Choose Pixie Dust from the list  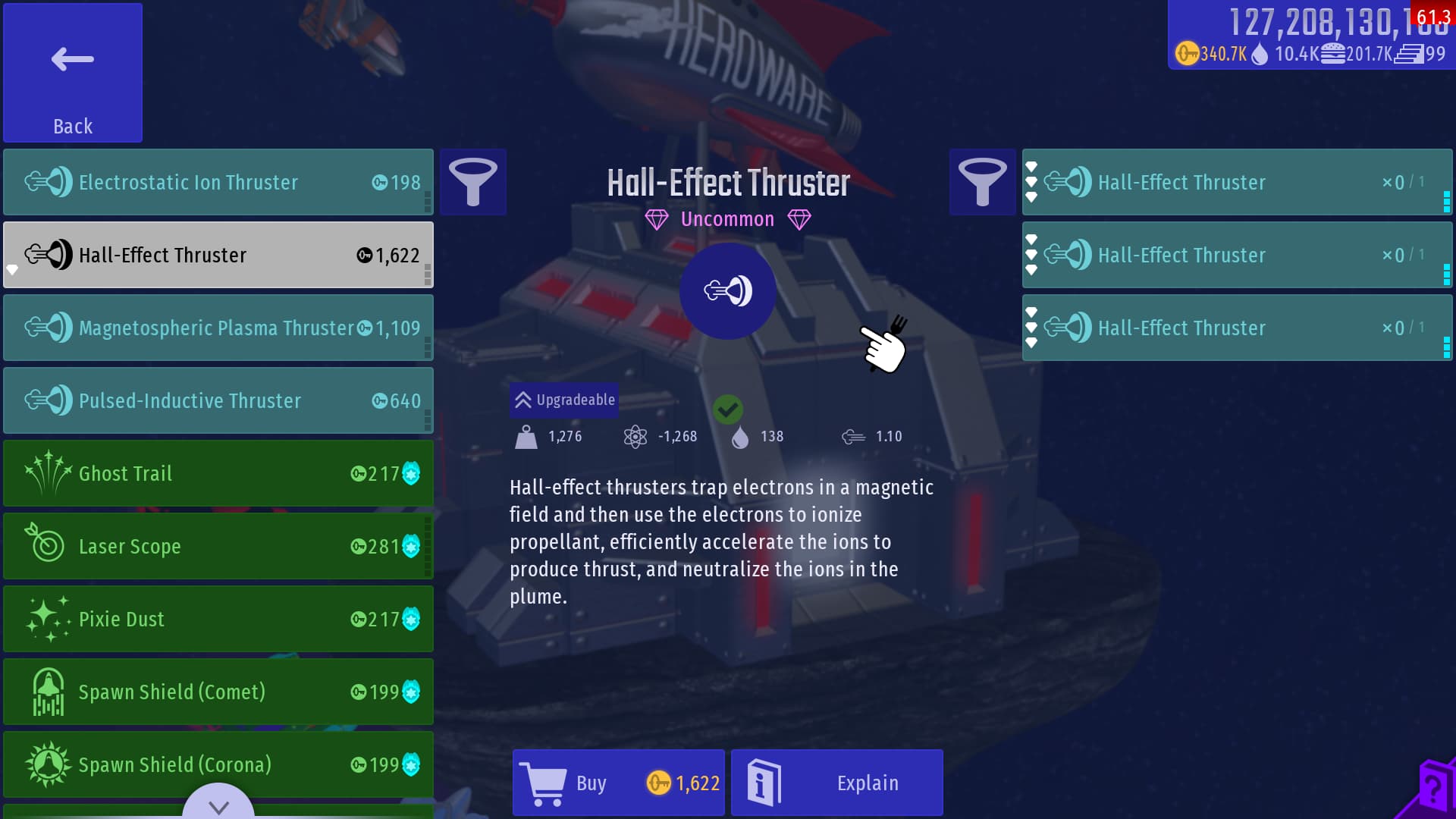tap(218, 619)
